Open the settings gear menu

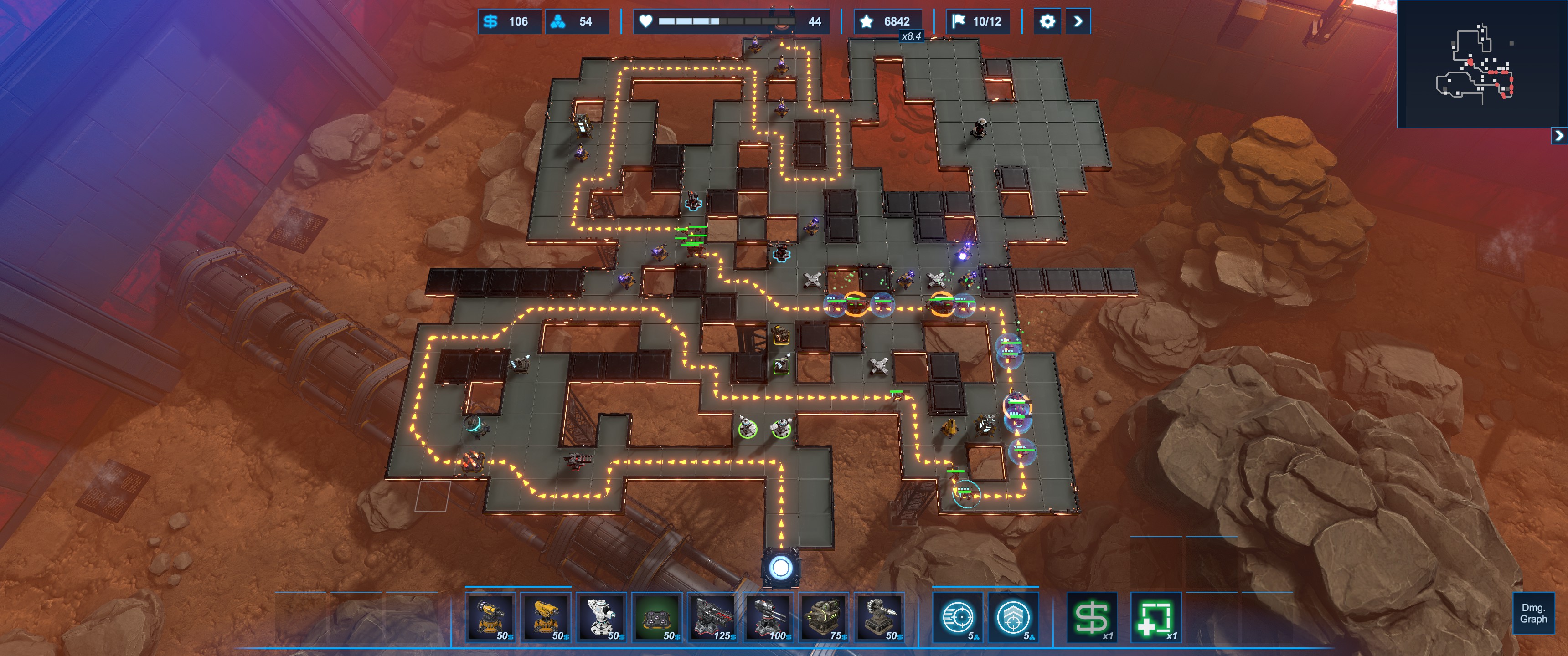(1047, 21)
